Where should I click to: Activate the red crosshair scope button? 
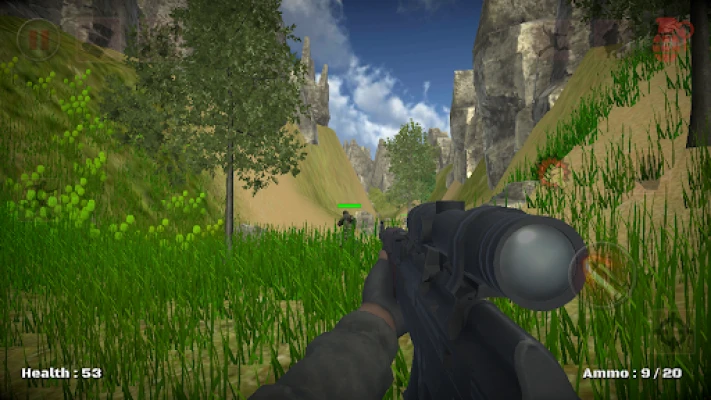552,172
